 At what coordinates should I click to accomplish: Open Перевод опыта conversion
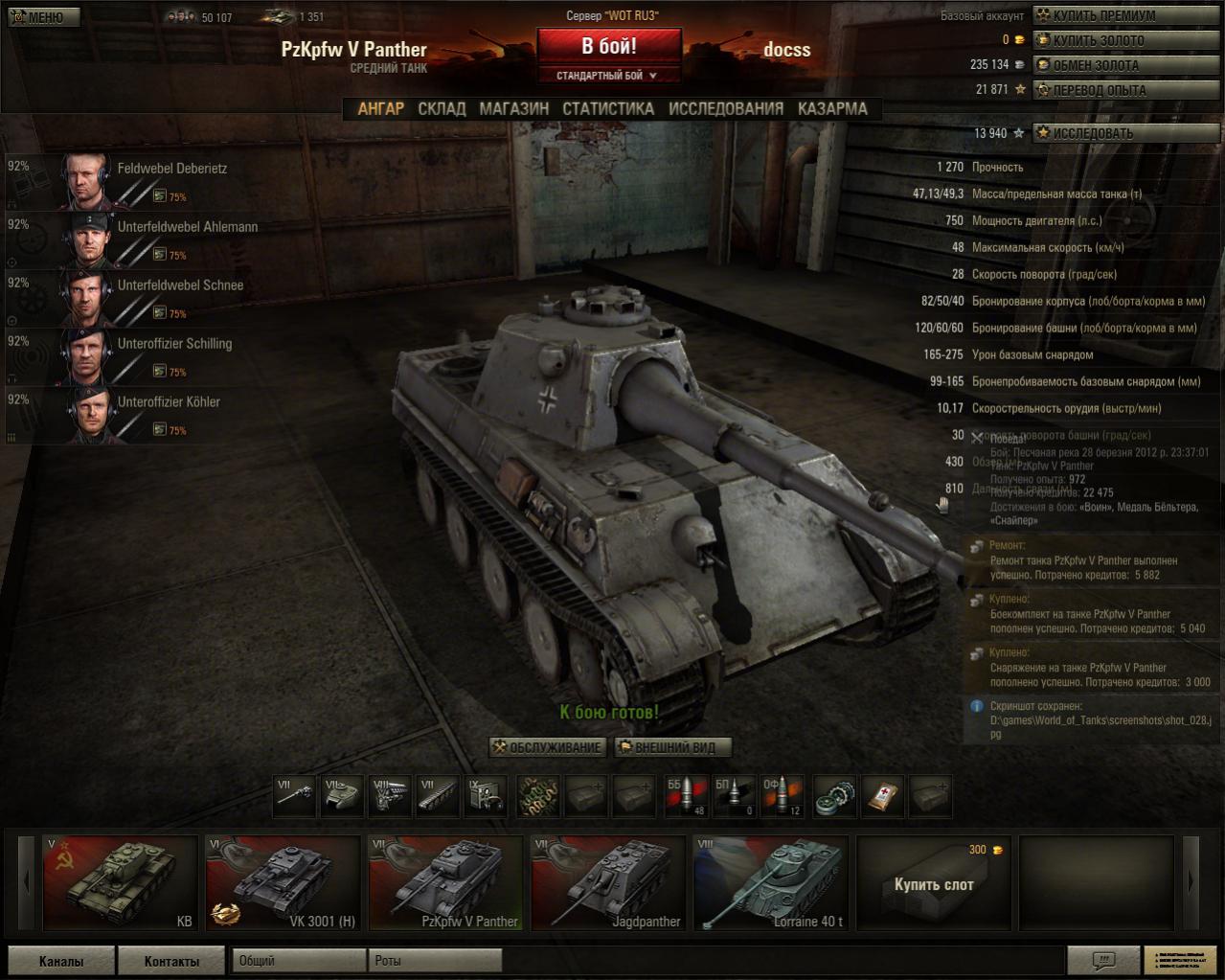point(1099,90)
